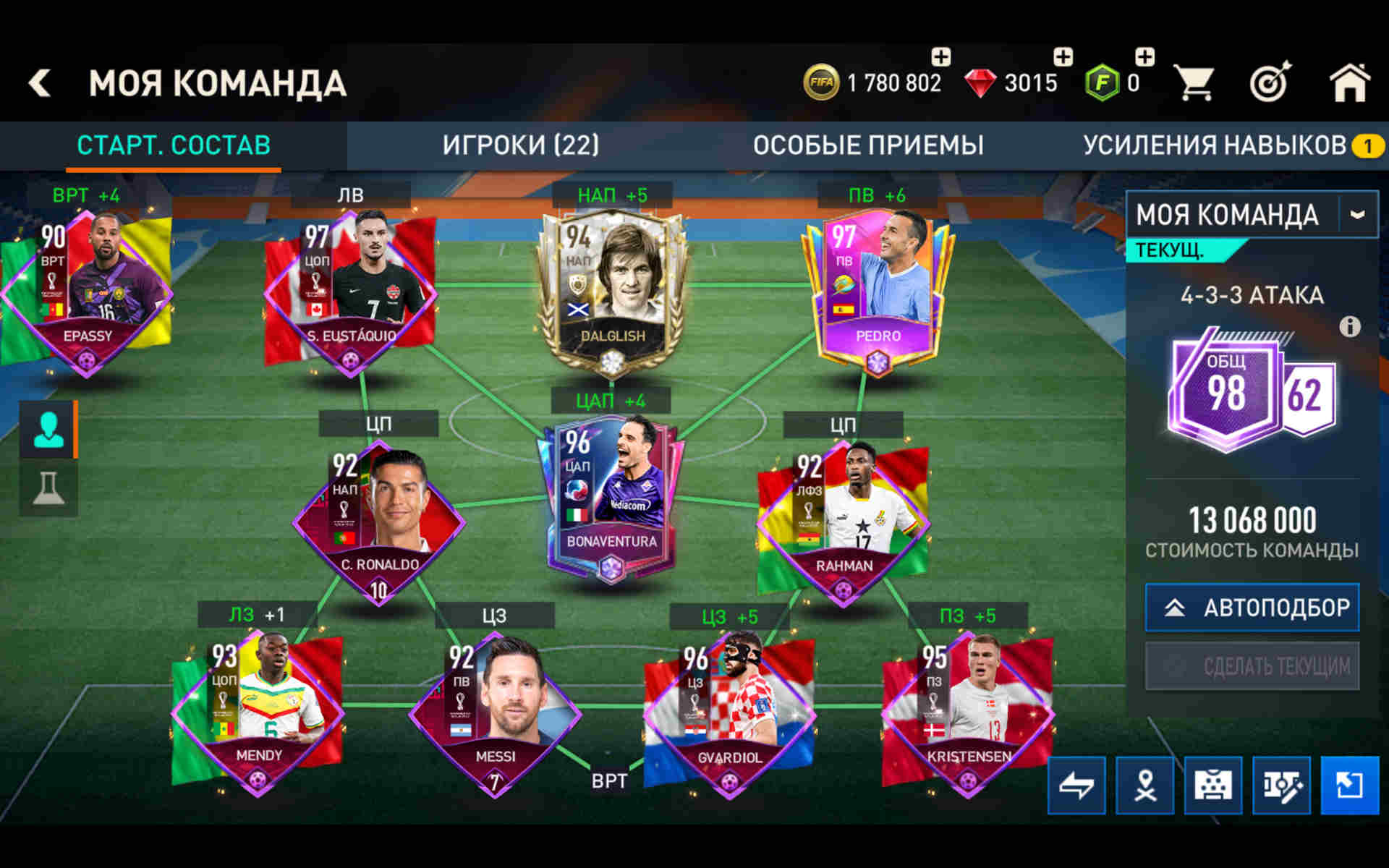Select the C. Ronaldo card

[378, 521]
